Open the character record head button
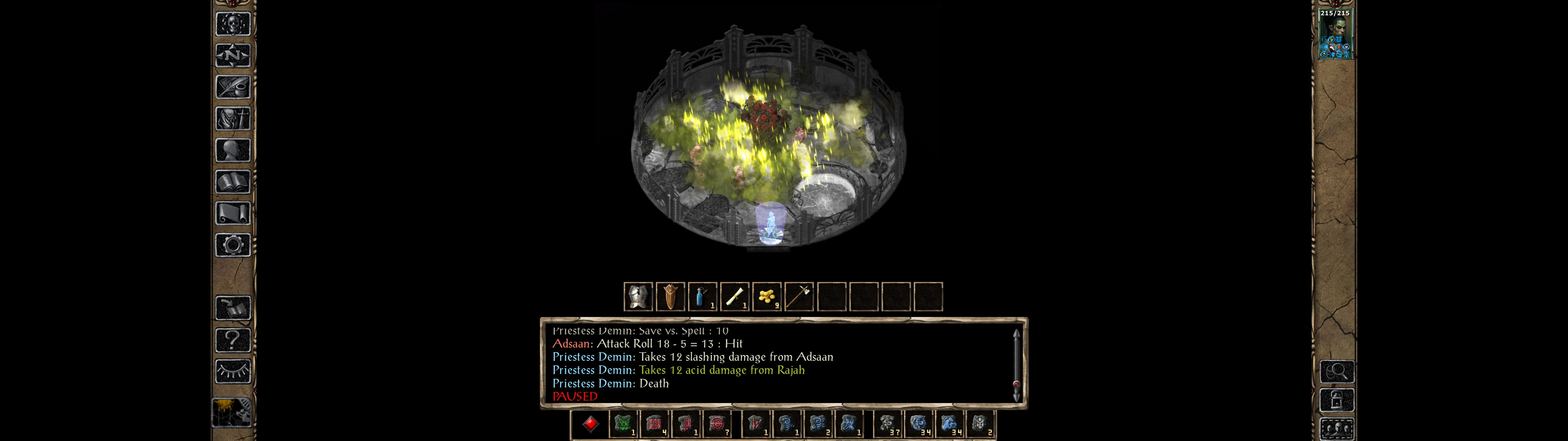 click(x=232, y=150)
